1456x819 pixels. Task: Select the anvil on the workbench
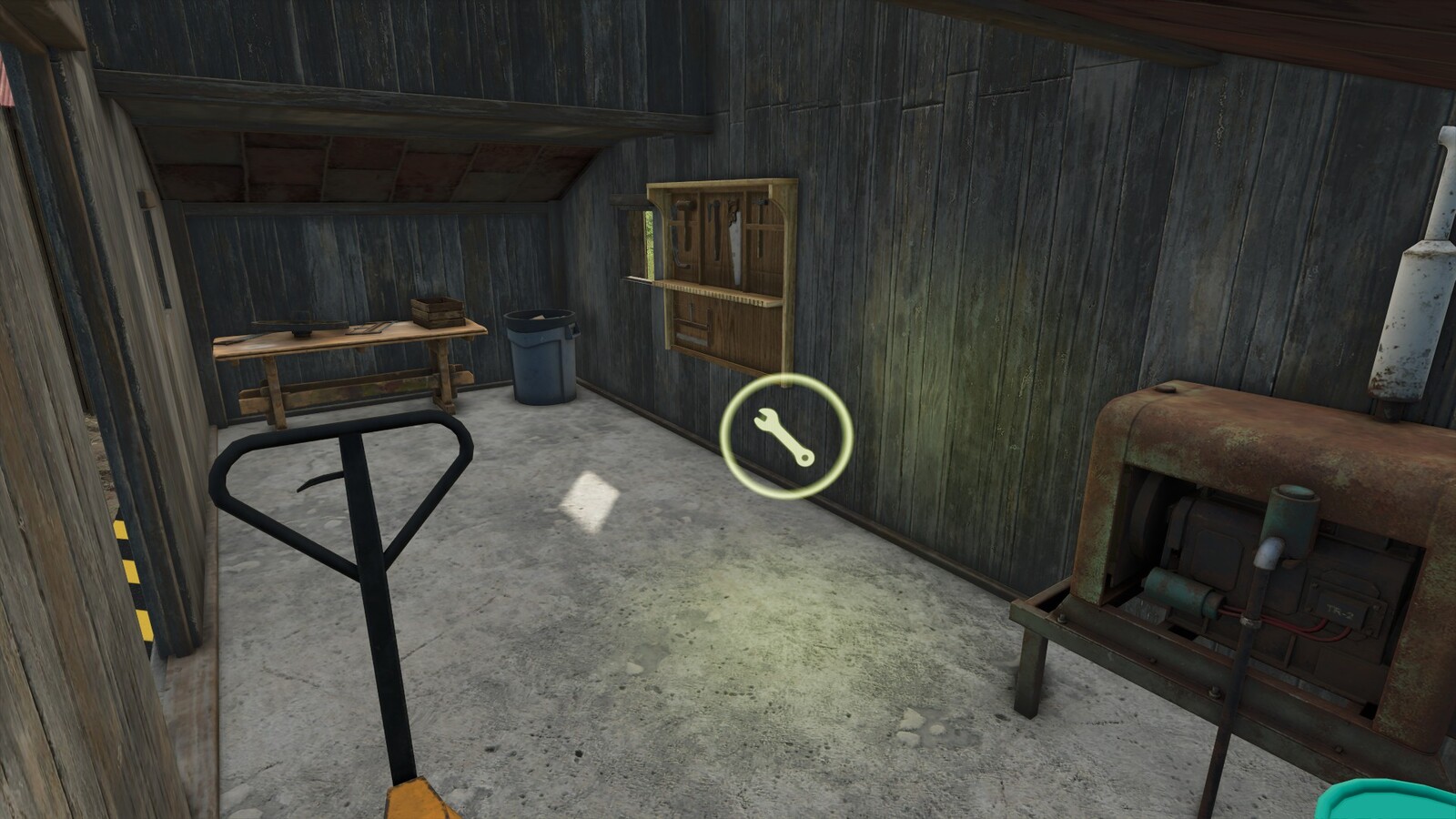pos(300,328)
